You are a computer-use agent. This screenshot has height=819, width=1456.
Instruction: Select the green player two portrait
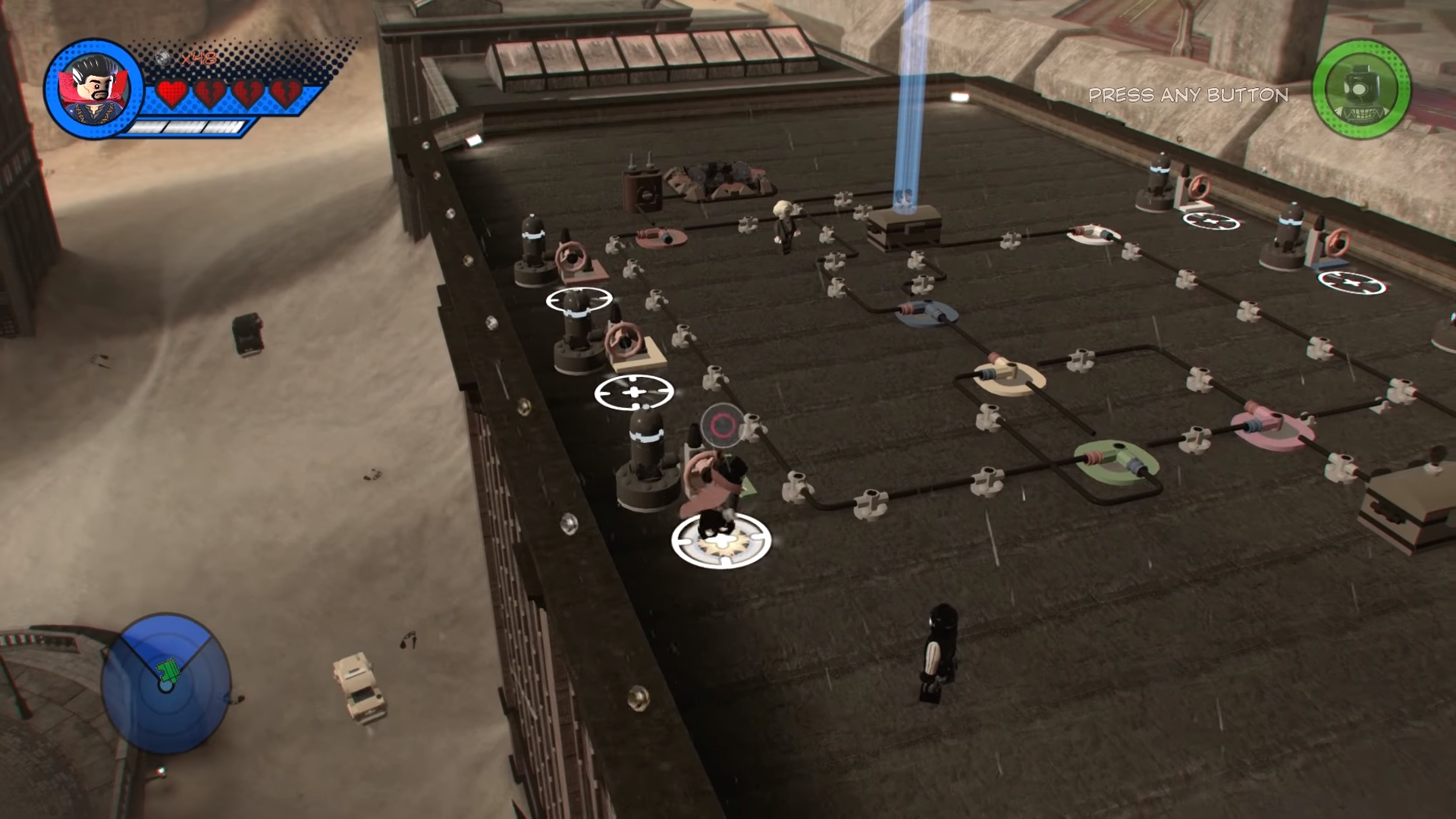1361,88
